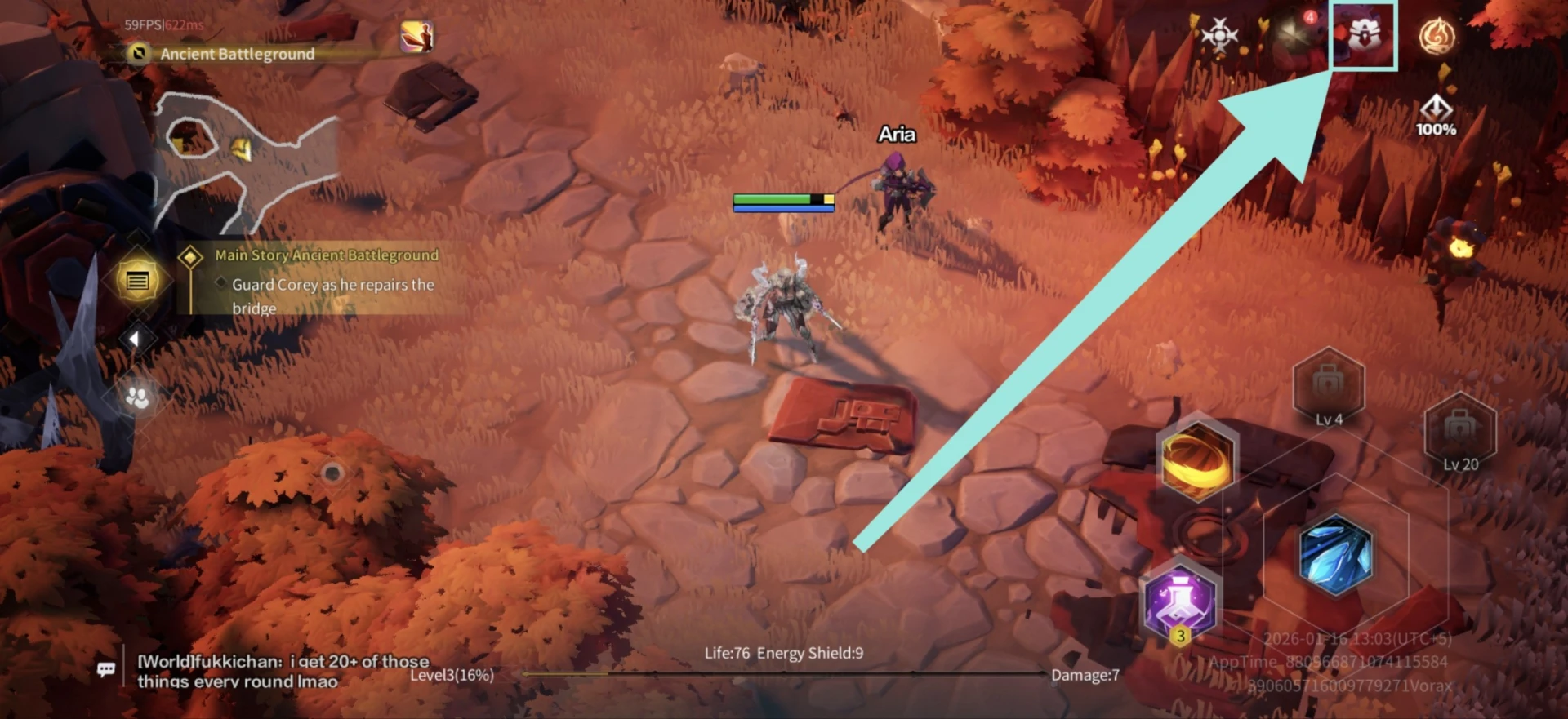Open the backpack inventory icon
The height and width of the screenshot is (719, 1568).
pos(1364,35)
